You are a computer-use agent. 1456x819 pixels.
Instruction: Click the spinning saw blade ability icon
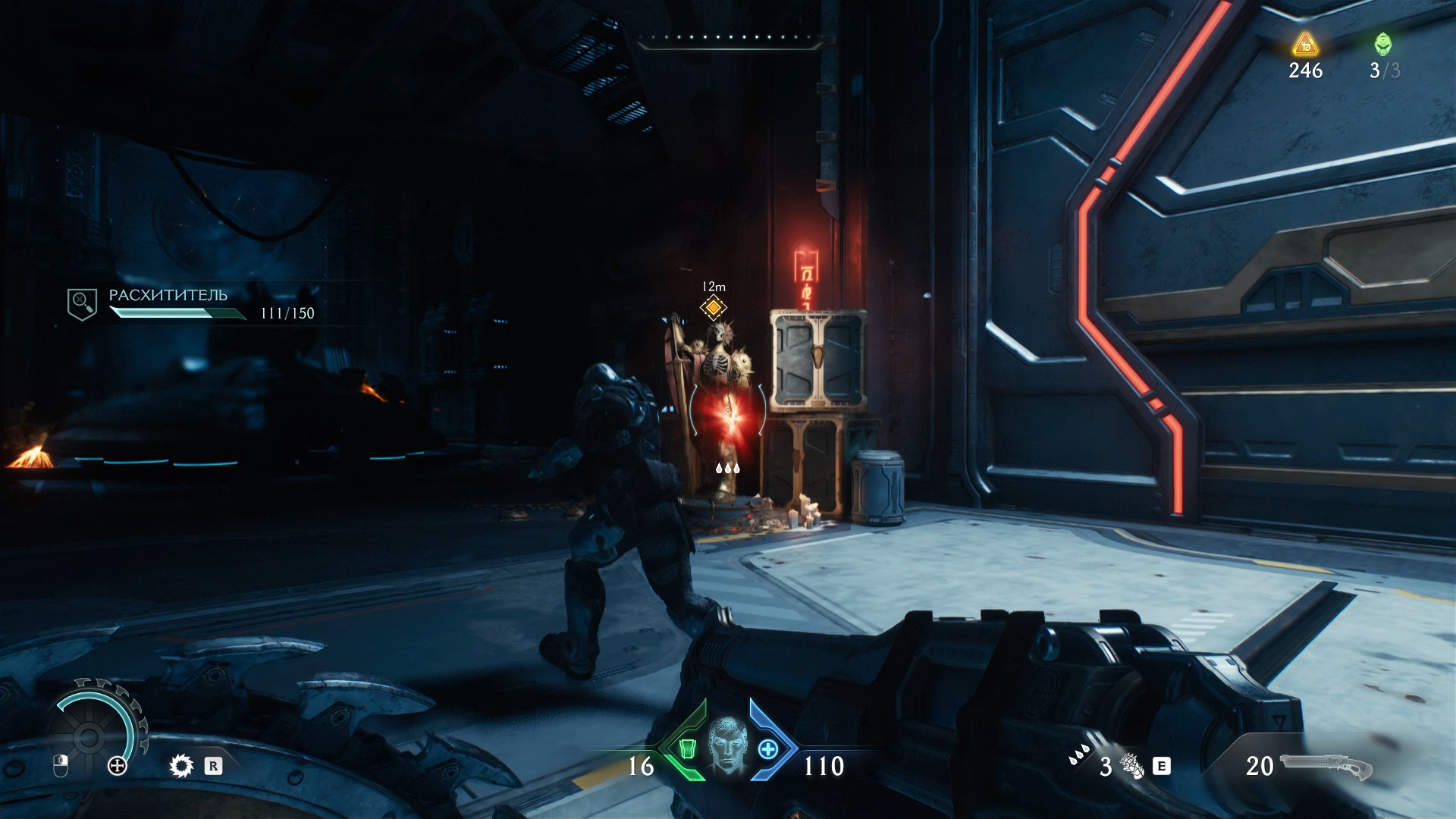point(181,766)
